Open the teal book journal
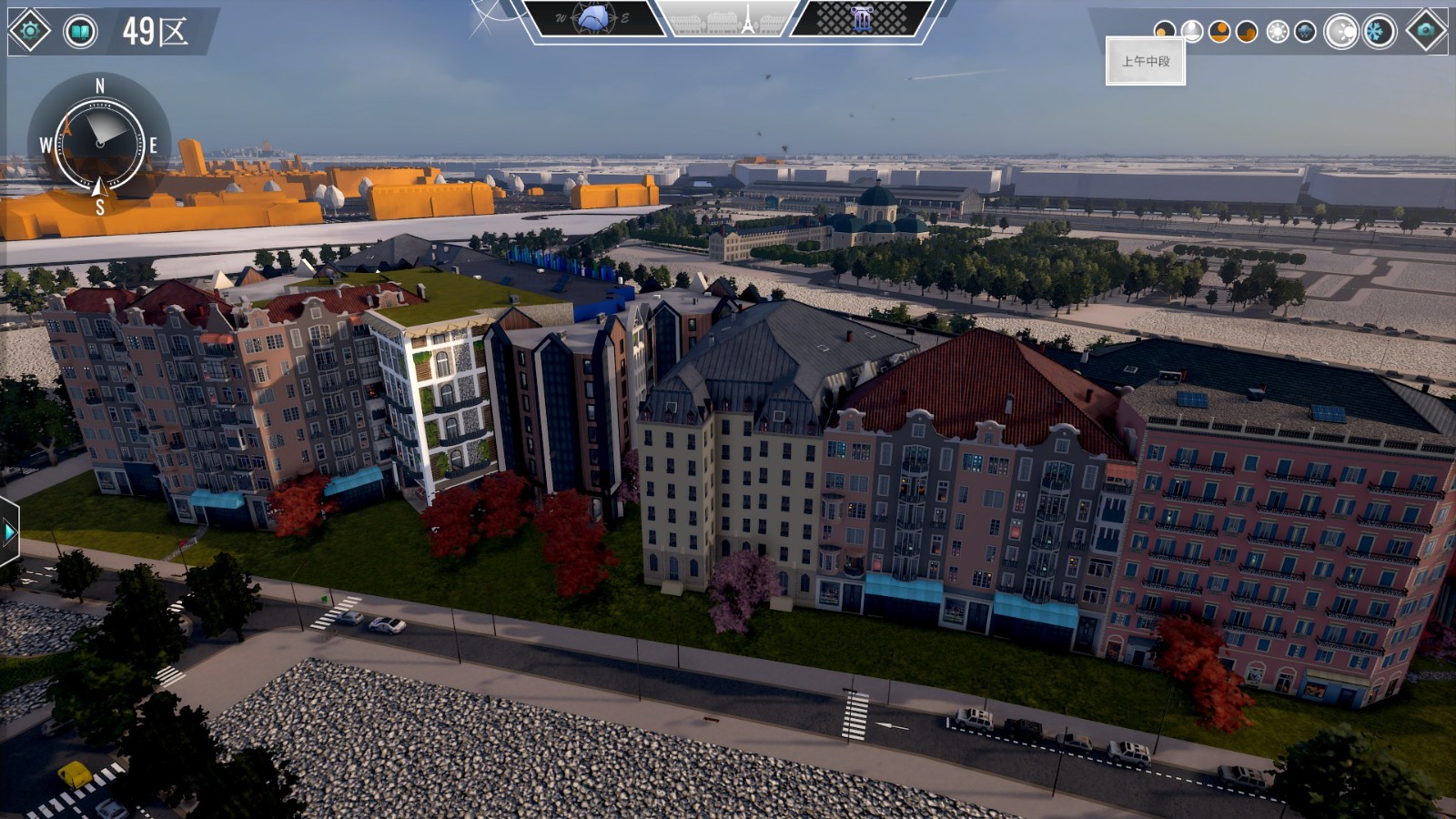Screen dimensions: 1456x819 [x=80, y=32]
